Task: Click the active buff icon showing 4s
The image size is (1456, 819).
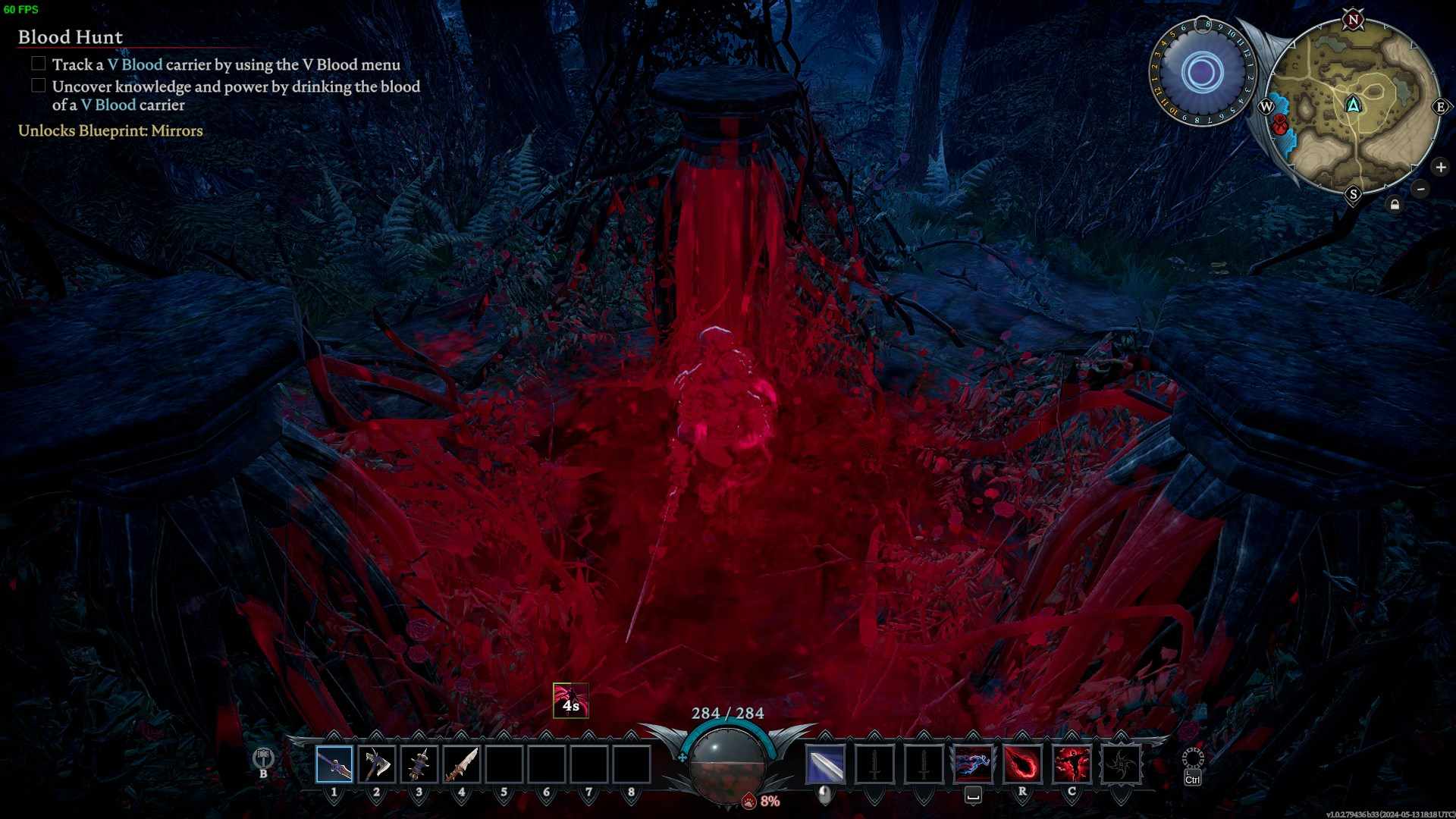Action: (x=571, y=701)
